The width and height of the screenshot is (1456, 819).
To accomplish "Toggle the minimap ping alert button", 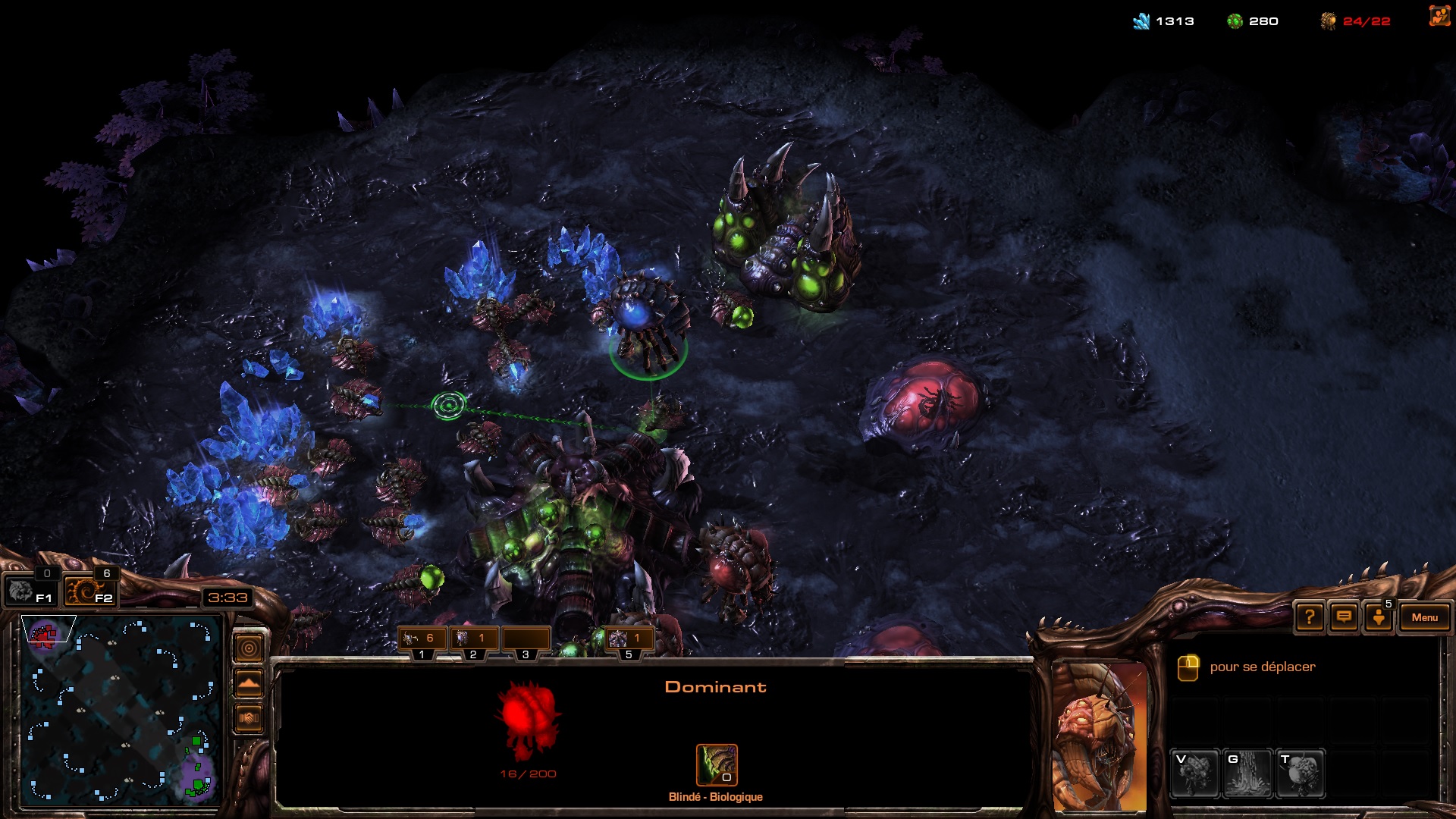I will click(249, 648).
